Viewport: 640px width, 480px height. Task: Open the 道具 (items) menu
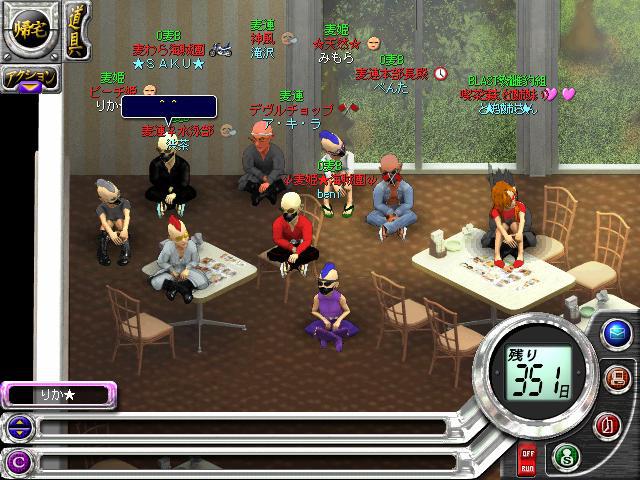(x=77, y=31)
